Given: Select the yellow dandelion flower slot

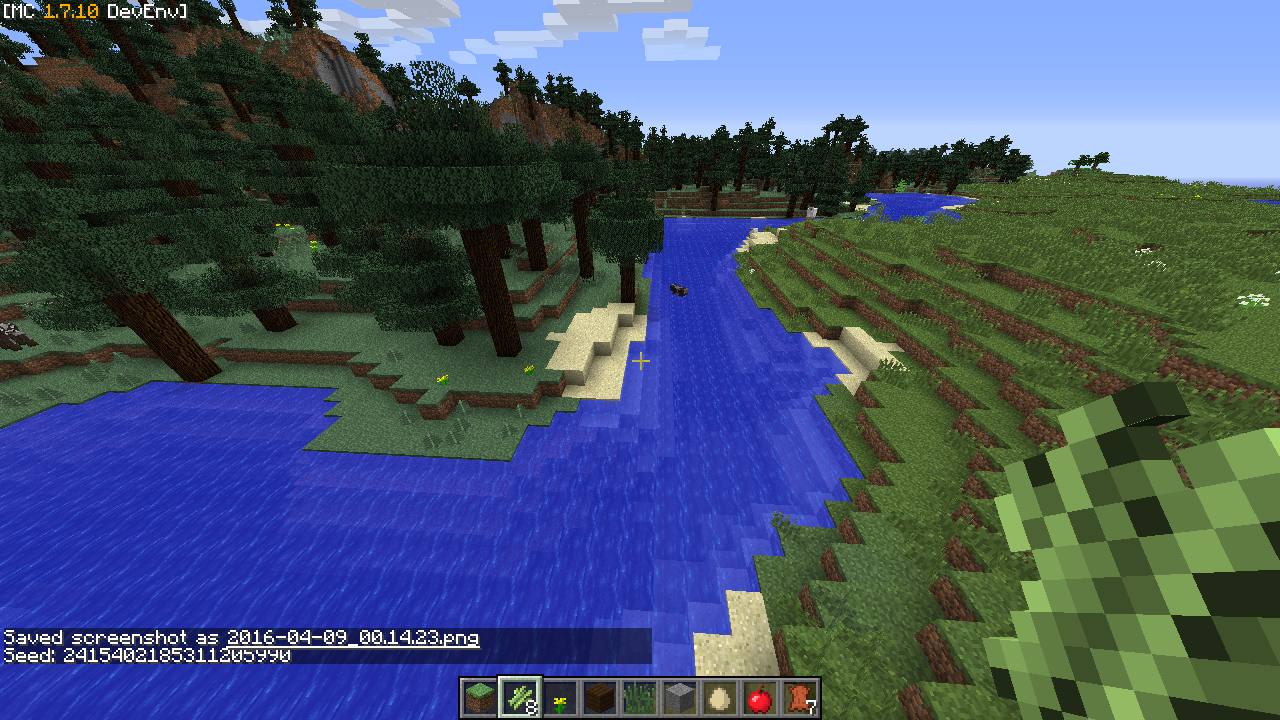Looking at the screenshot, I should pos(560,698).
